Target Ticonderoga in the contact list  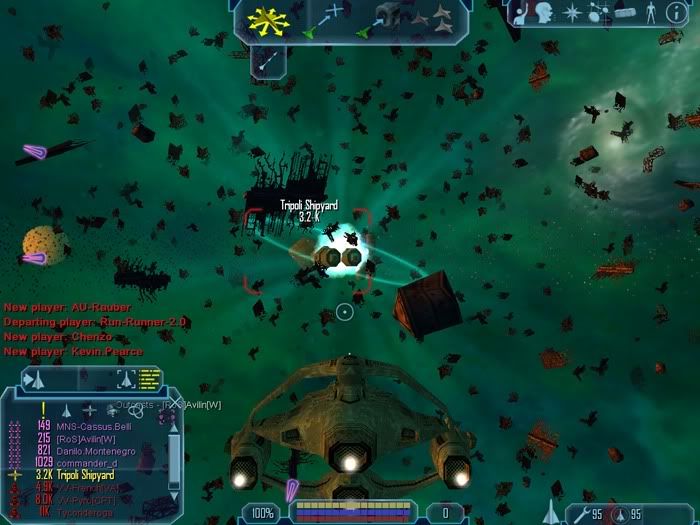(x=86, y=512)
